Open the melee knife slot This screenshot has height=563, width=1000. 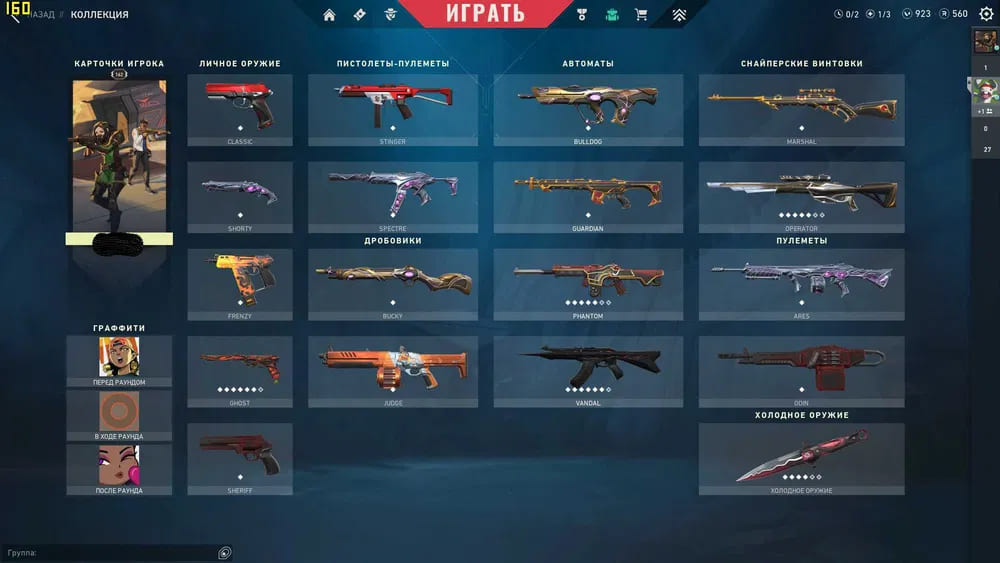click(801, 457)
